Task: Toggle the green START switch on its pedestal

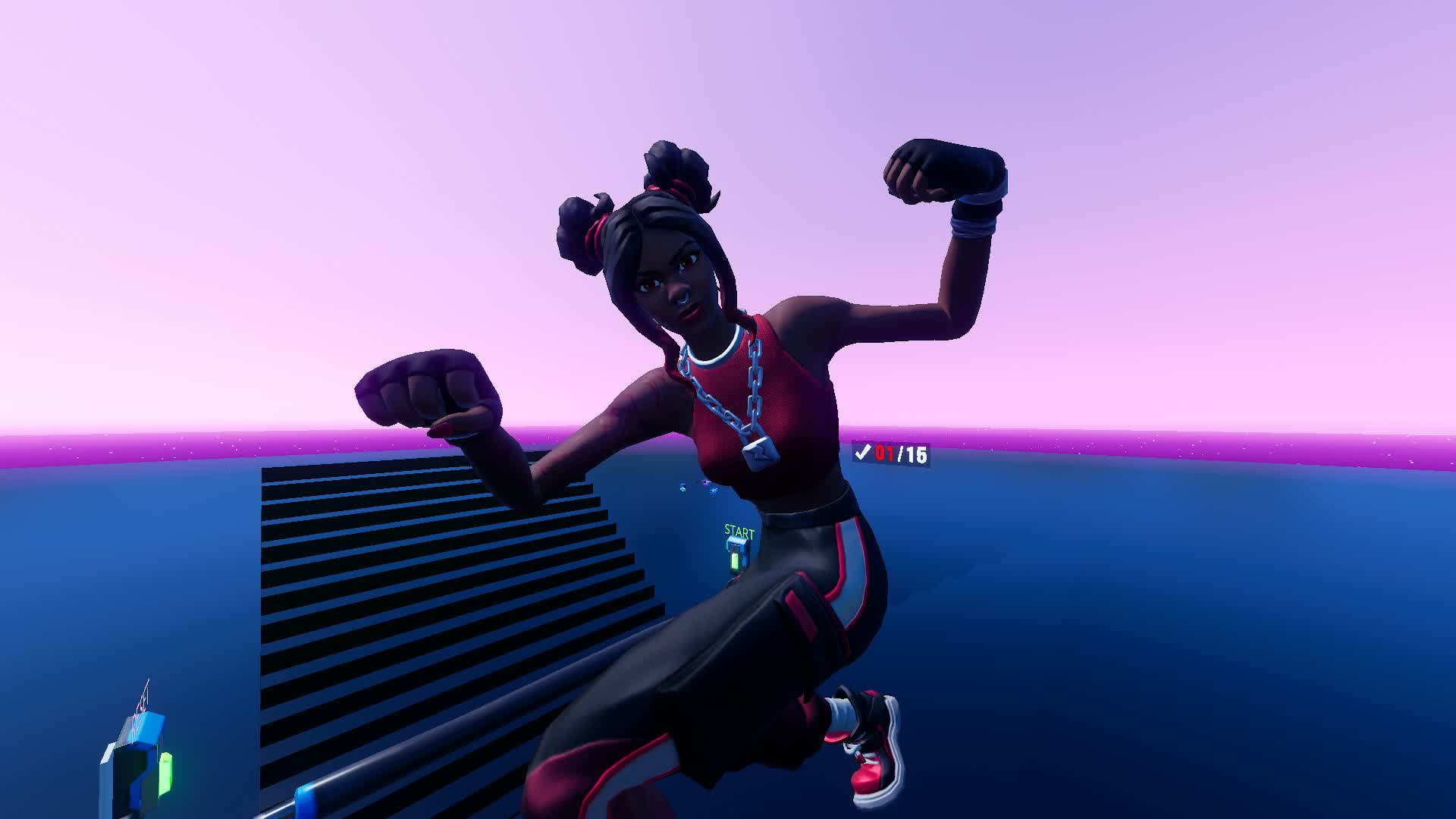Action: tap(735, 561)
